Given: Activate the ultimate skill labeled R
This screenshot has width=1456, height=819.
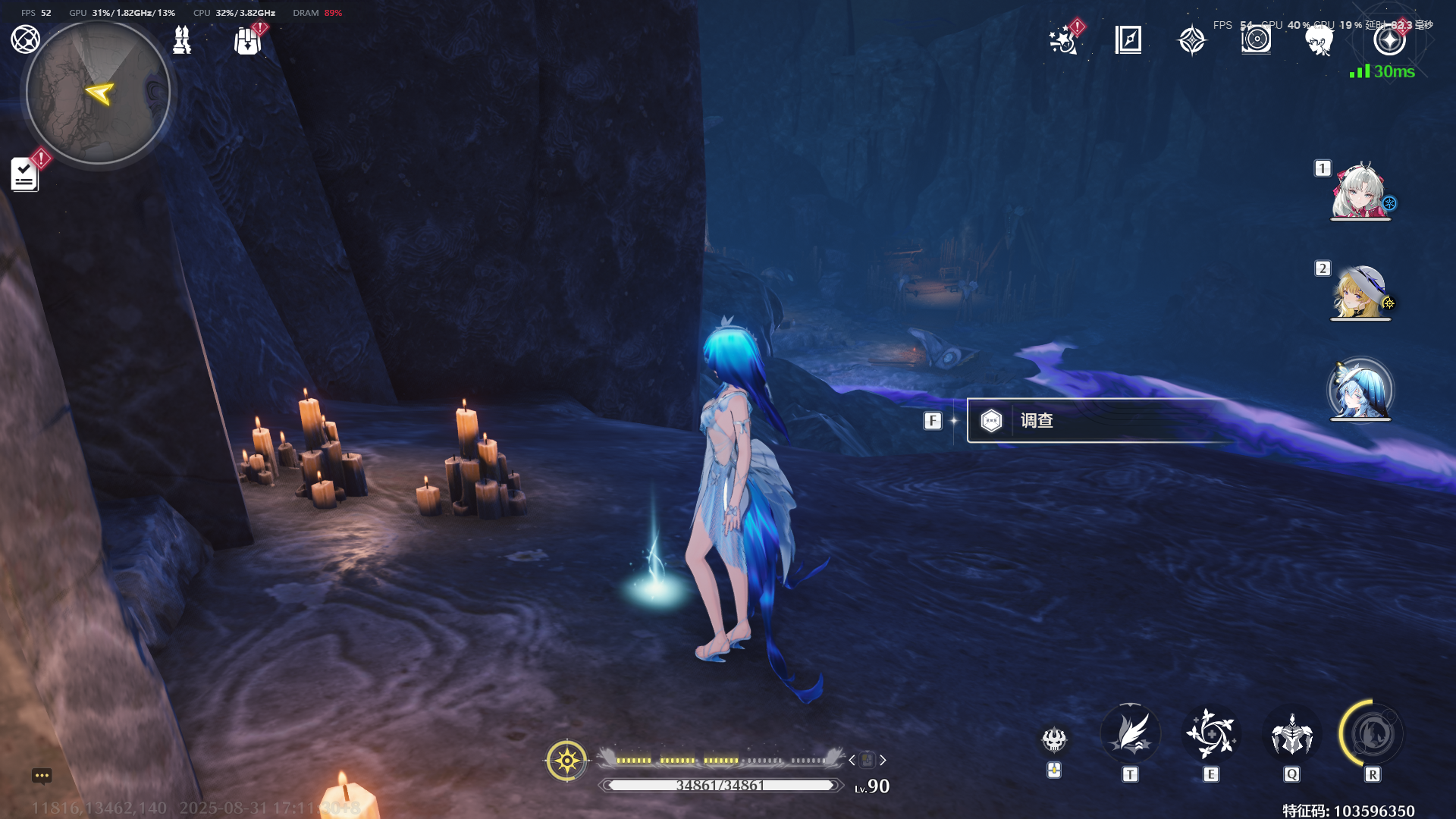Looking at the screenshot, I should (x=1372, y=735).
